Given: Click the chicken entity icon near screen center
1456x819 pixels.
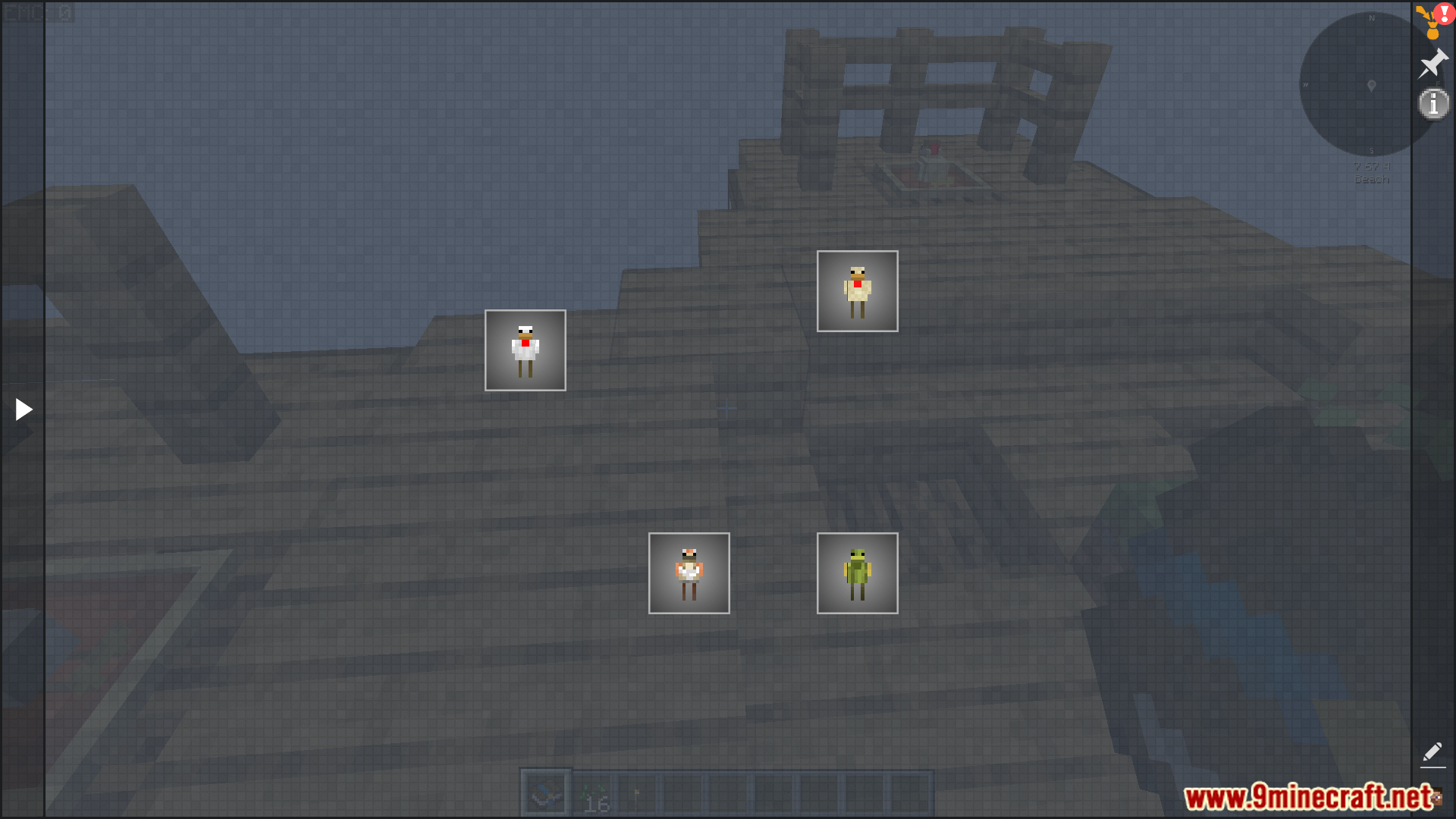Looking at the screenshot, I should [x=525, y=350].
